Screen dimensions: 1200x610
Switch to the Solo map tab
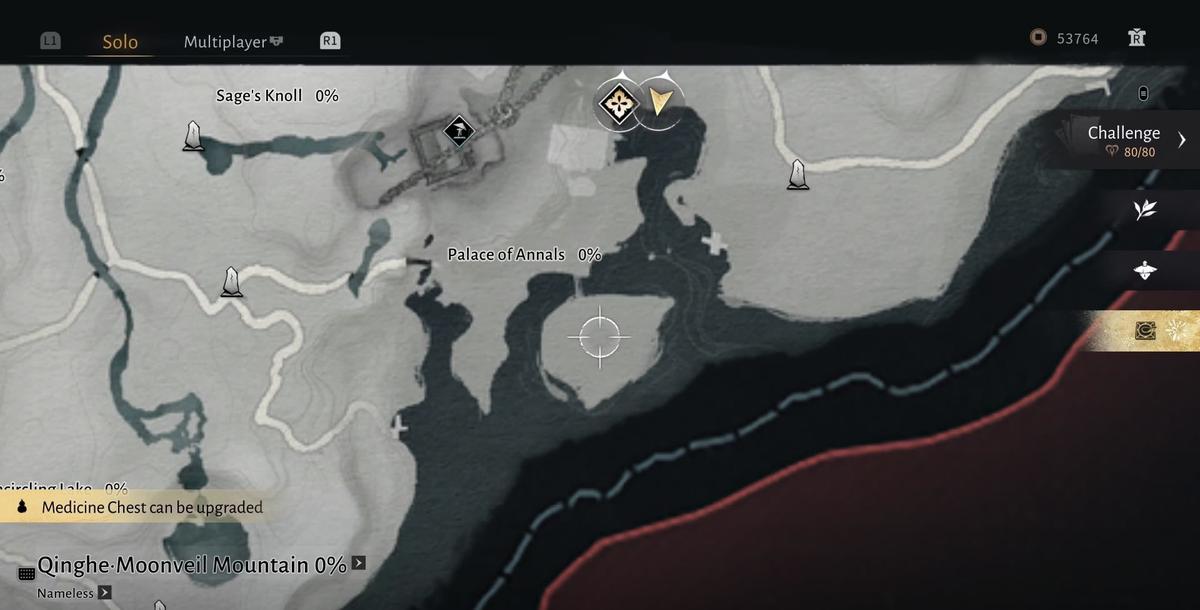(120, 42)
